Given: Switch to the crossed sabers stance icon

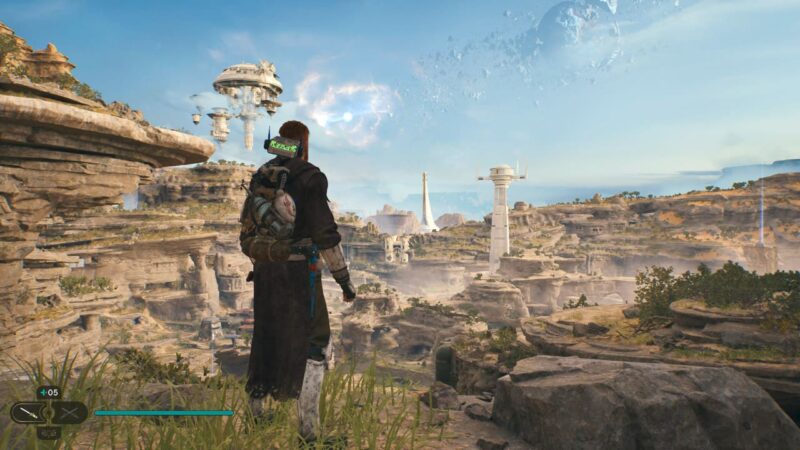Looking at the screenshot, I should click(70, 412).
